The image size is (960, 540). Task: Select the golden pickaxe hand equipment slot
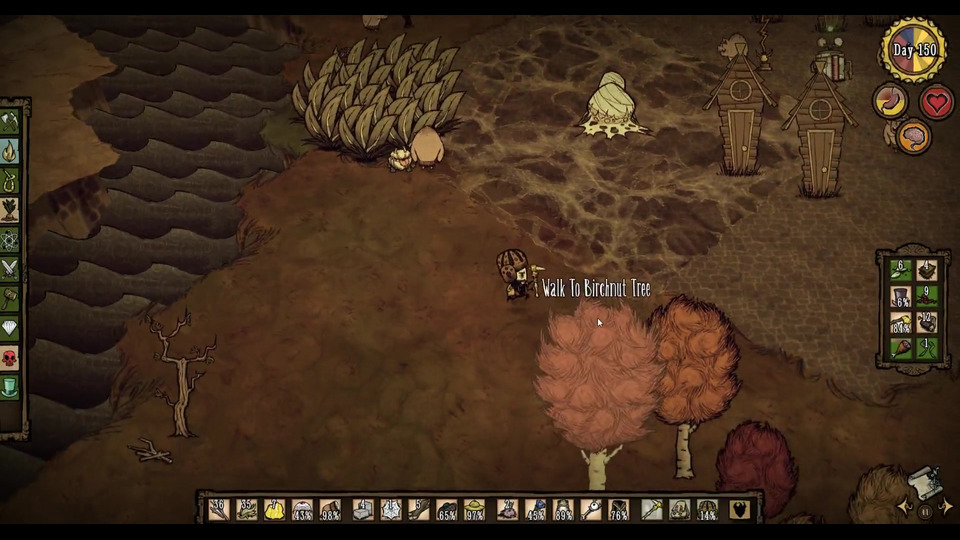click(x=652, y=510)
